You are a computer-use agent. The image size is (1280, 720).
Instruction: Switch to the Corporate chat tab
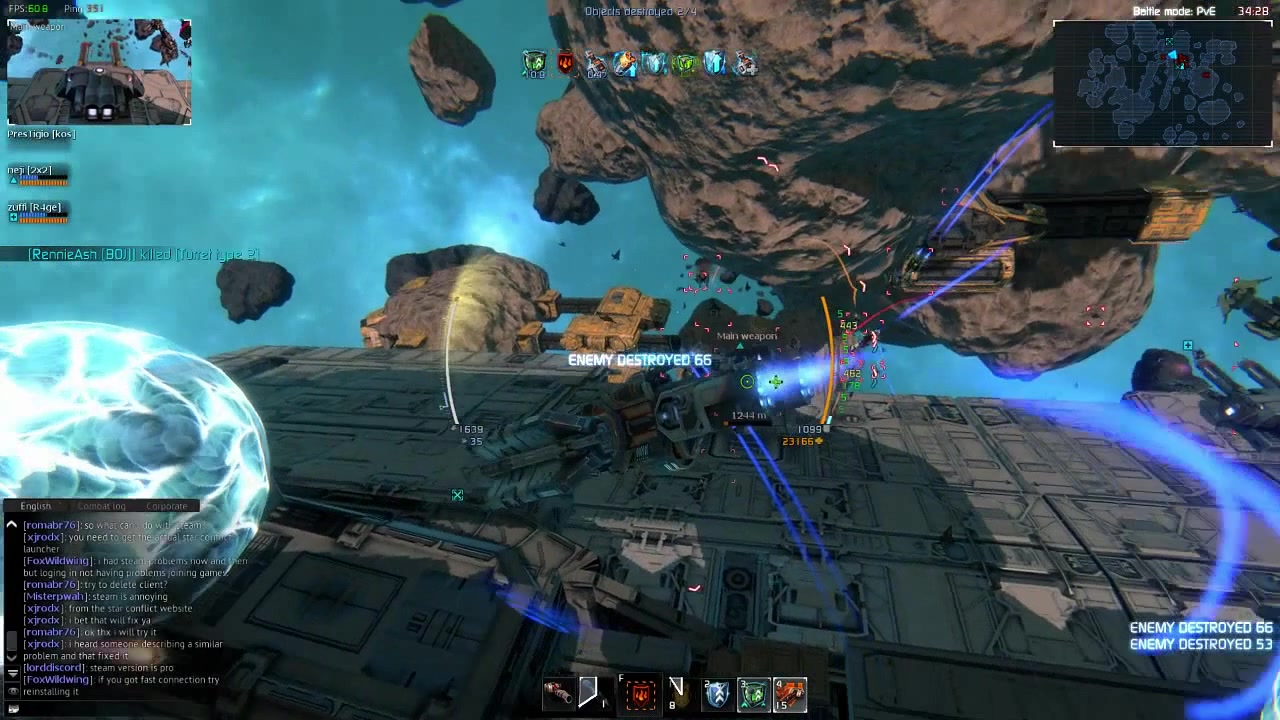pyautogui.click(x=166, y=506)
